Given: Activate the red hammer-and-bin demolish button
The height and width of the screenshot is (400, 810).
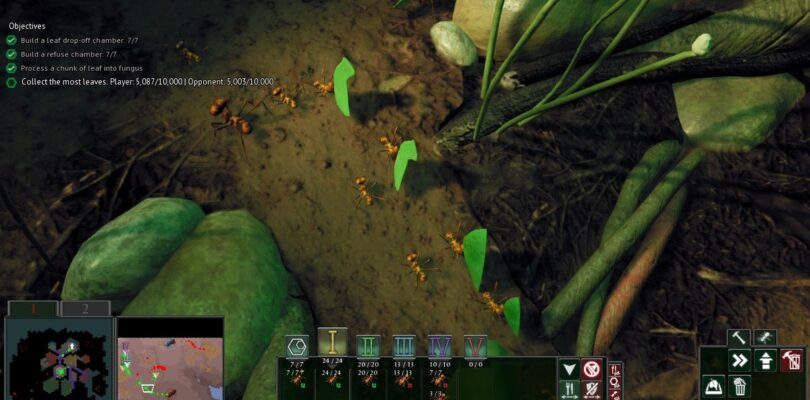Looking at the screenshot, I should pos(792,361).
